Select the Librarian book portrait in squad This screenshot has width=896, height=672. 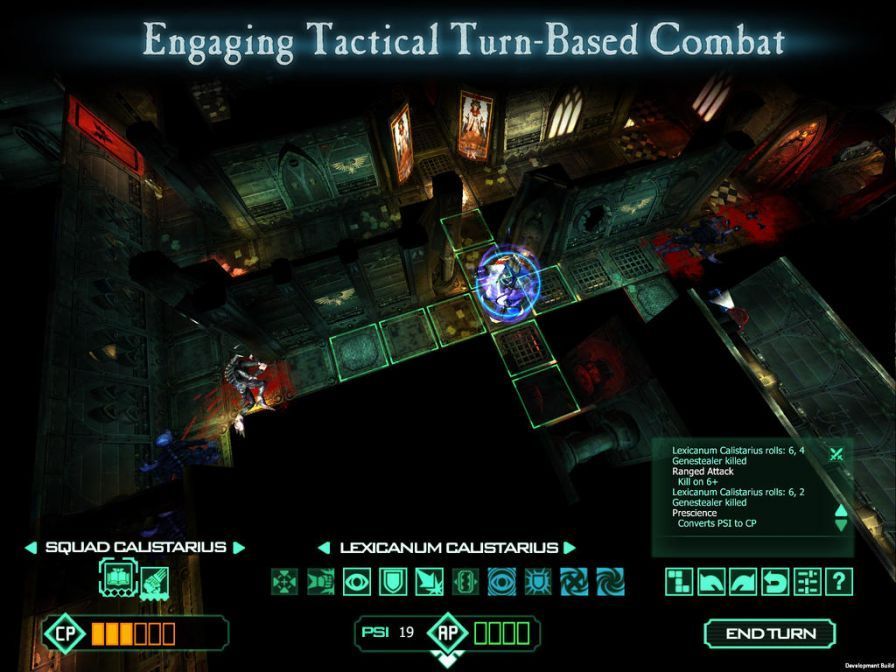115,579
